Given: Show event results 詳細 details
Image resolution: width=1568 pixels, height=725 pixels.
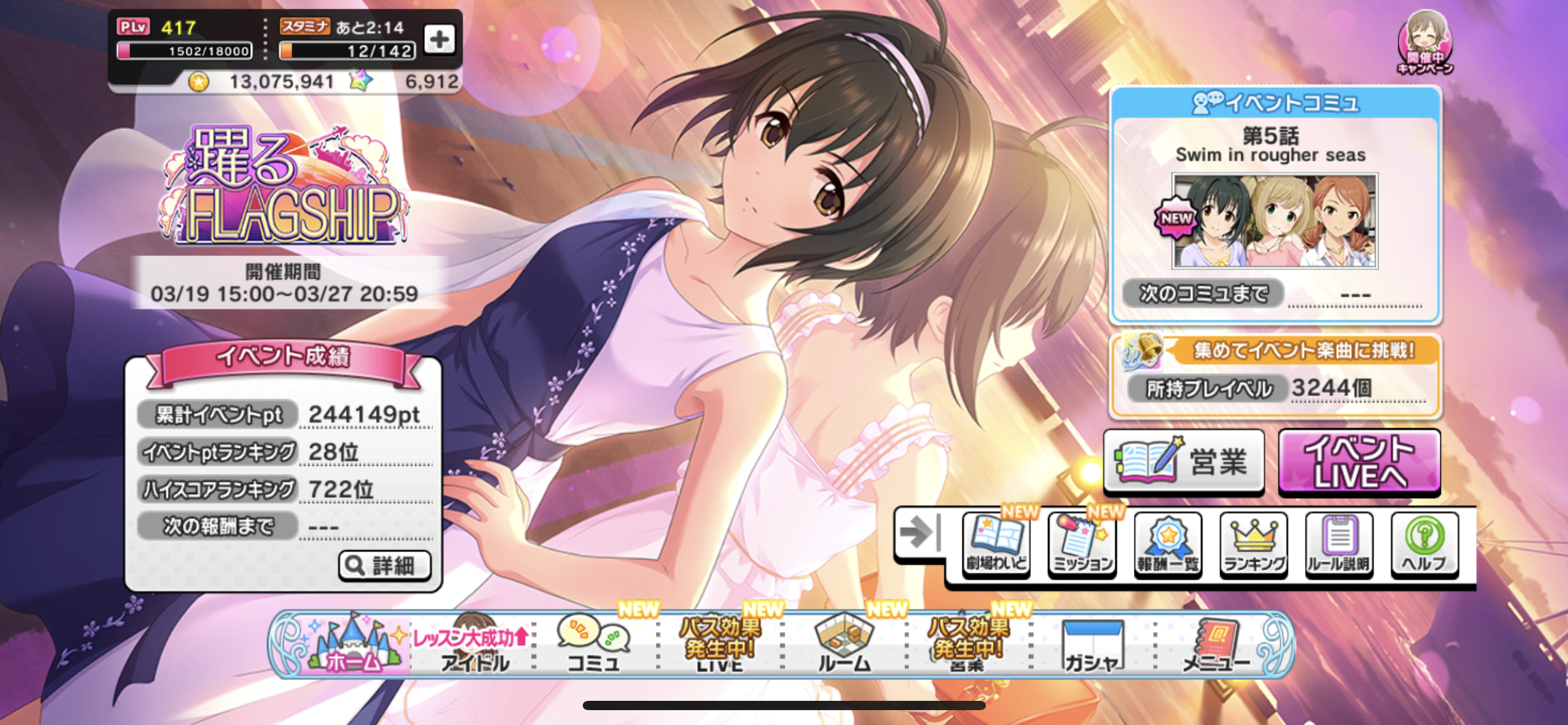Looking at the screenshot, I should (x=385, y=565).
